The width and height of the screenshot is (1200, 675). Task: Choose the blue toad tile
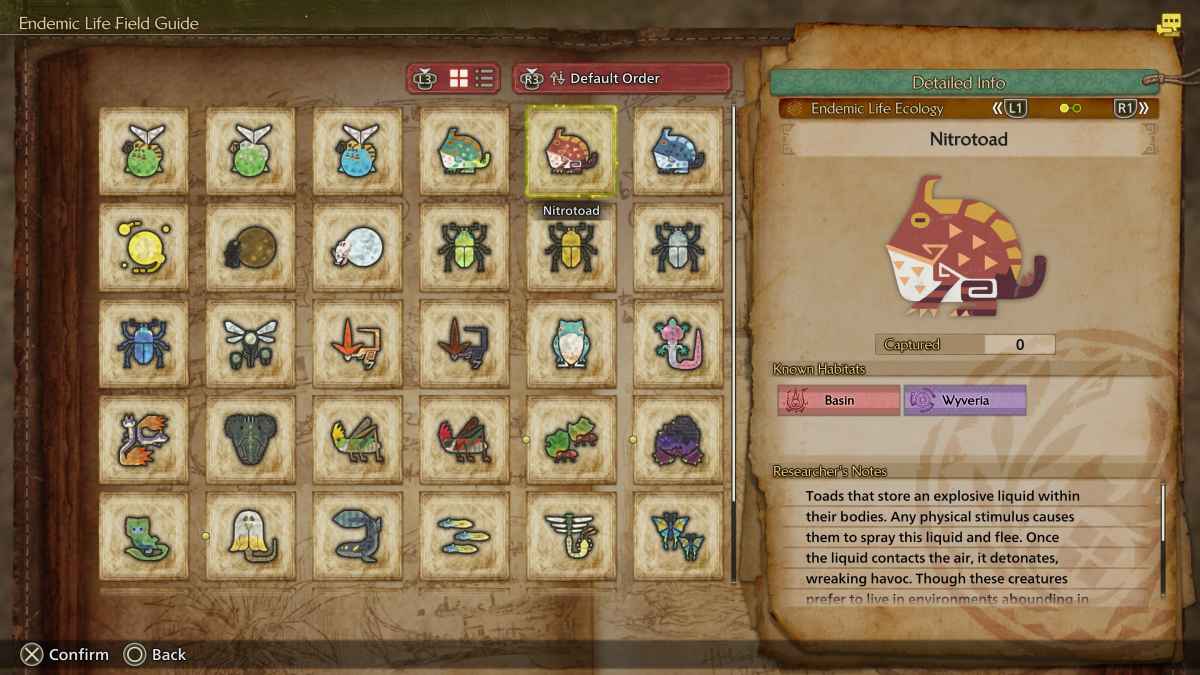click(678, 150)
